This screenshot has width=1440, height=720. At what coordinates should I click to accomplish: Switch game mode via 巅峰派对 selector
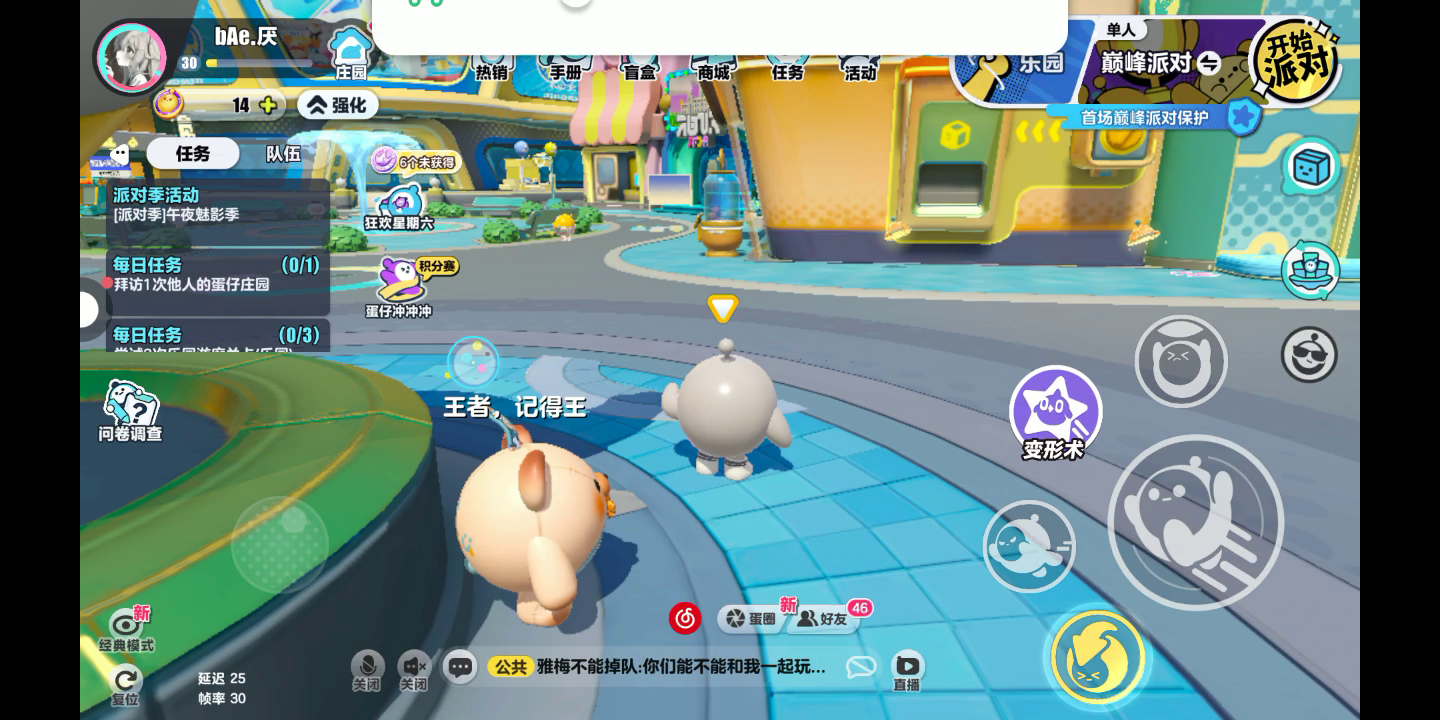tap(1160, 63)
